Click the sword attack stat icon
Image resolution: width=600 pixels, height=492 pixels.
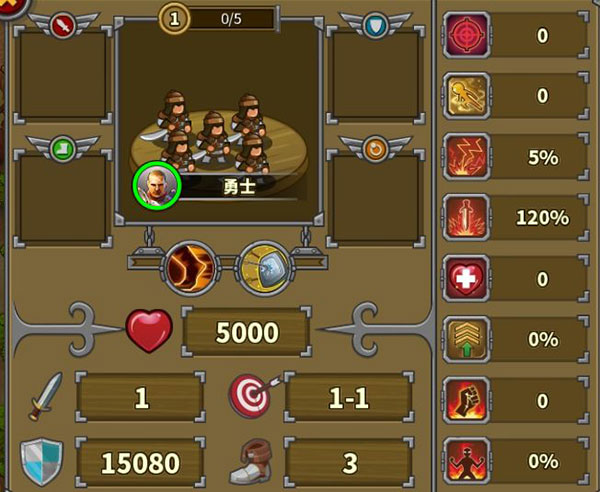45,397
